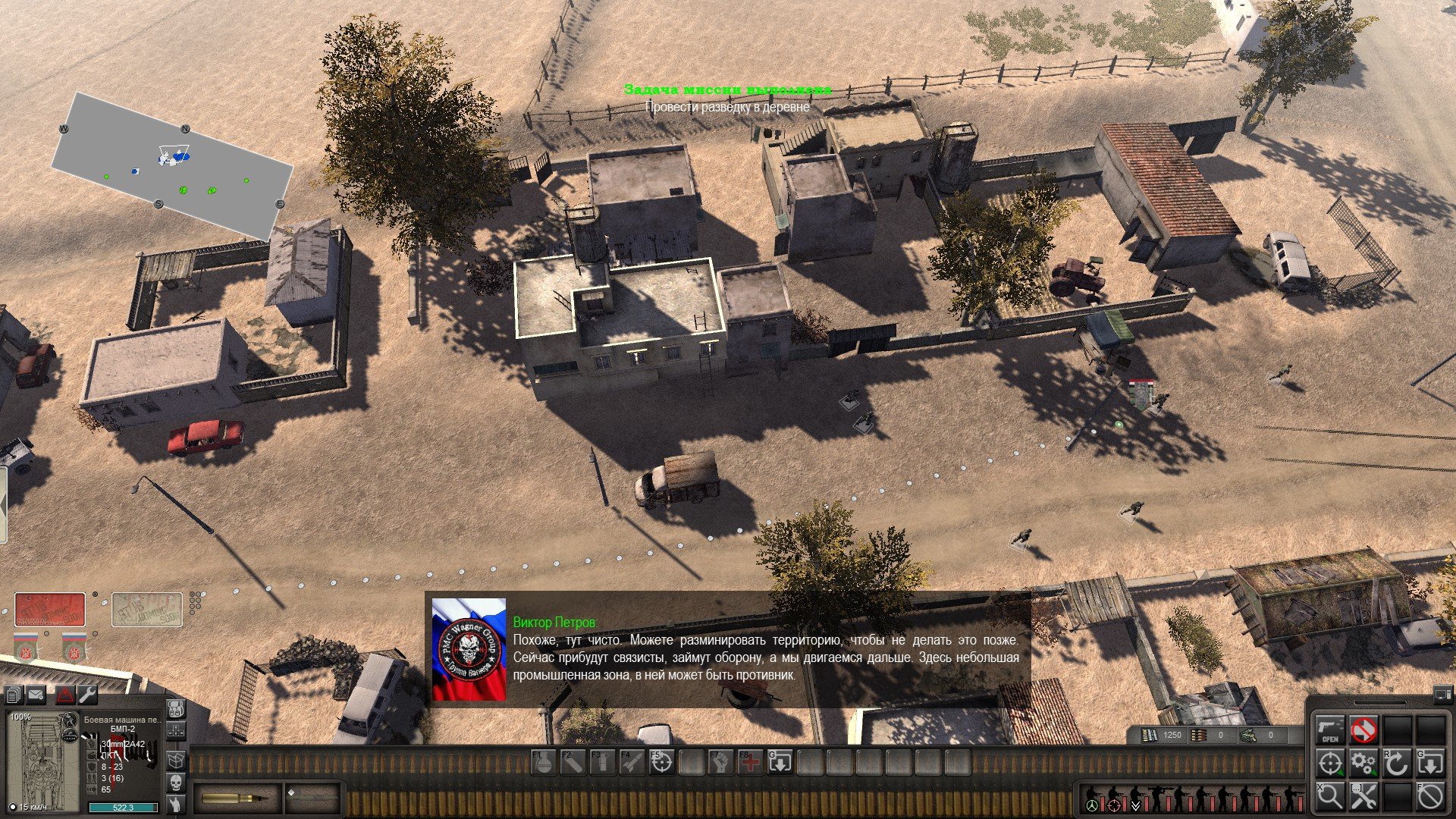Activate the F5 crosshair hotbar slot

[661, 762]
